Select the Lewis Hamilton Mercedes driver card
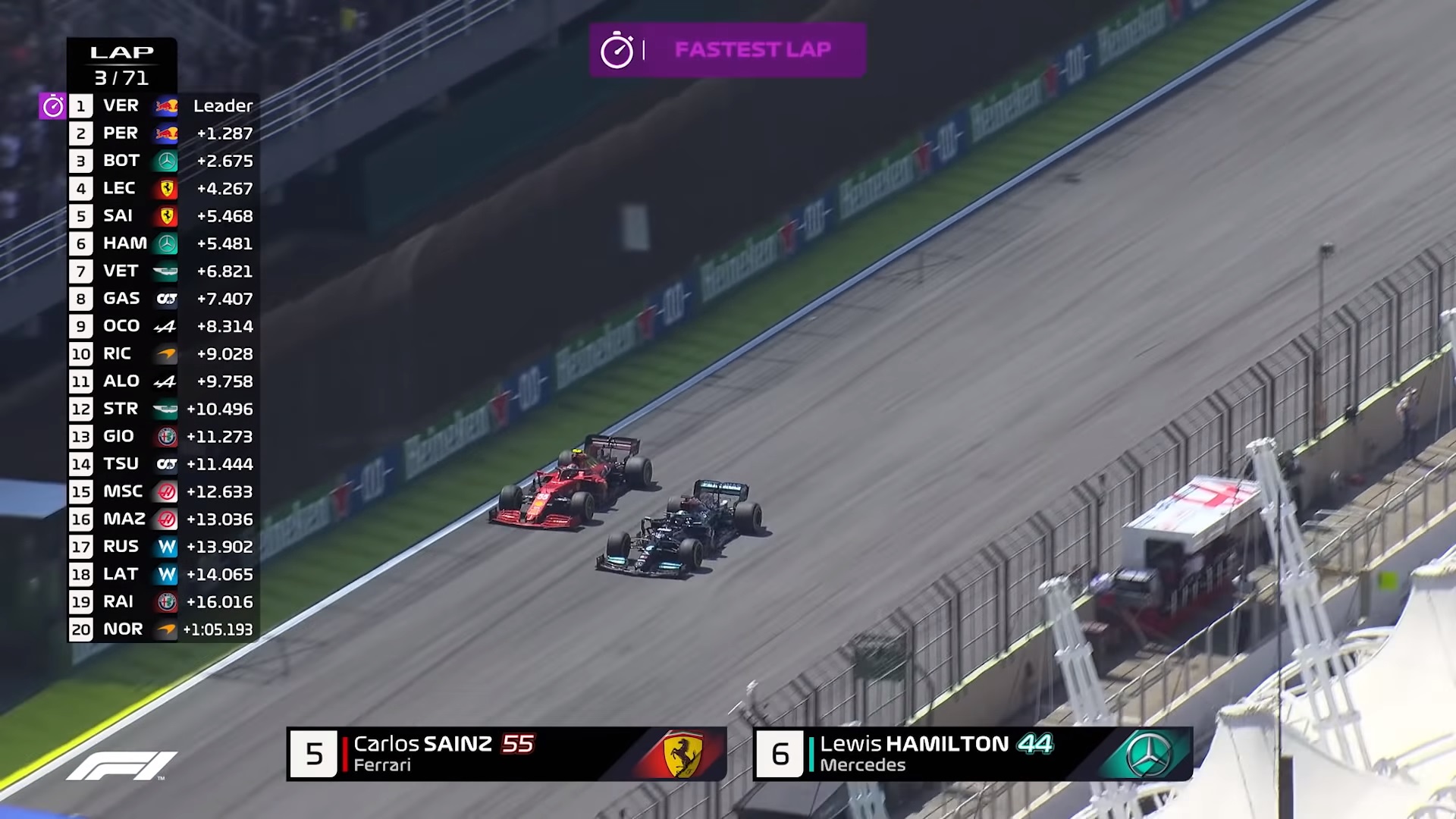 pyautogui.click(x=973, y=754)
